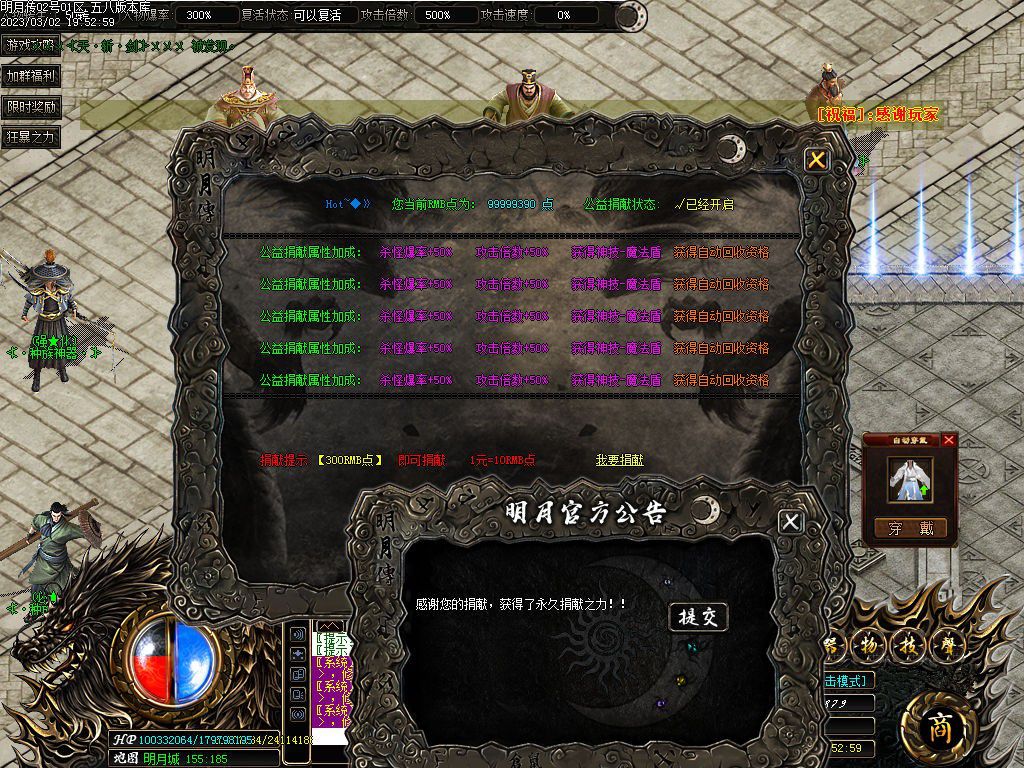Open the 商 shop round button
This screenshot has height=768, width=1024.
(938, 728)
